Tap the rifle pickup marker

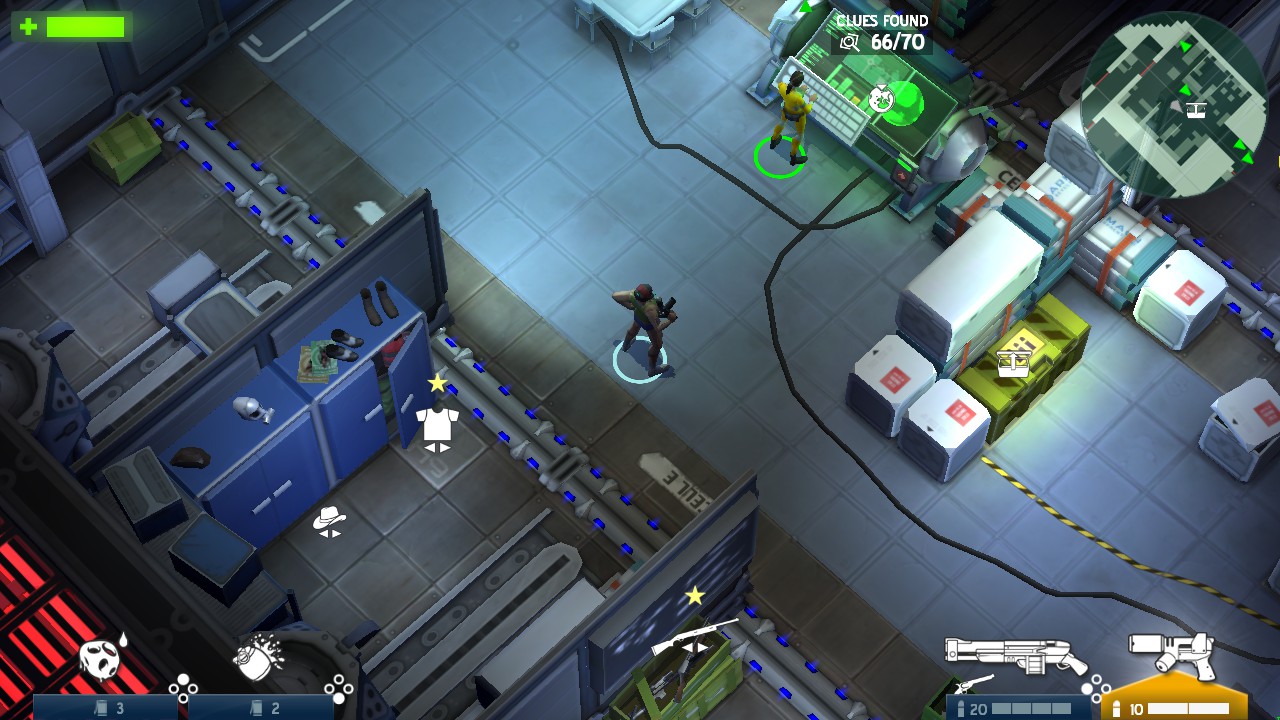(694, 636)
